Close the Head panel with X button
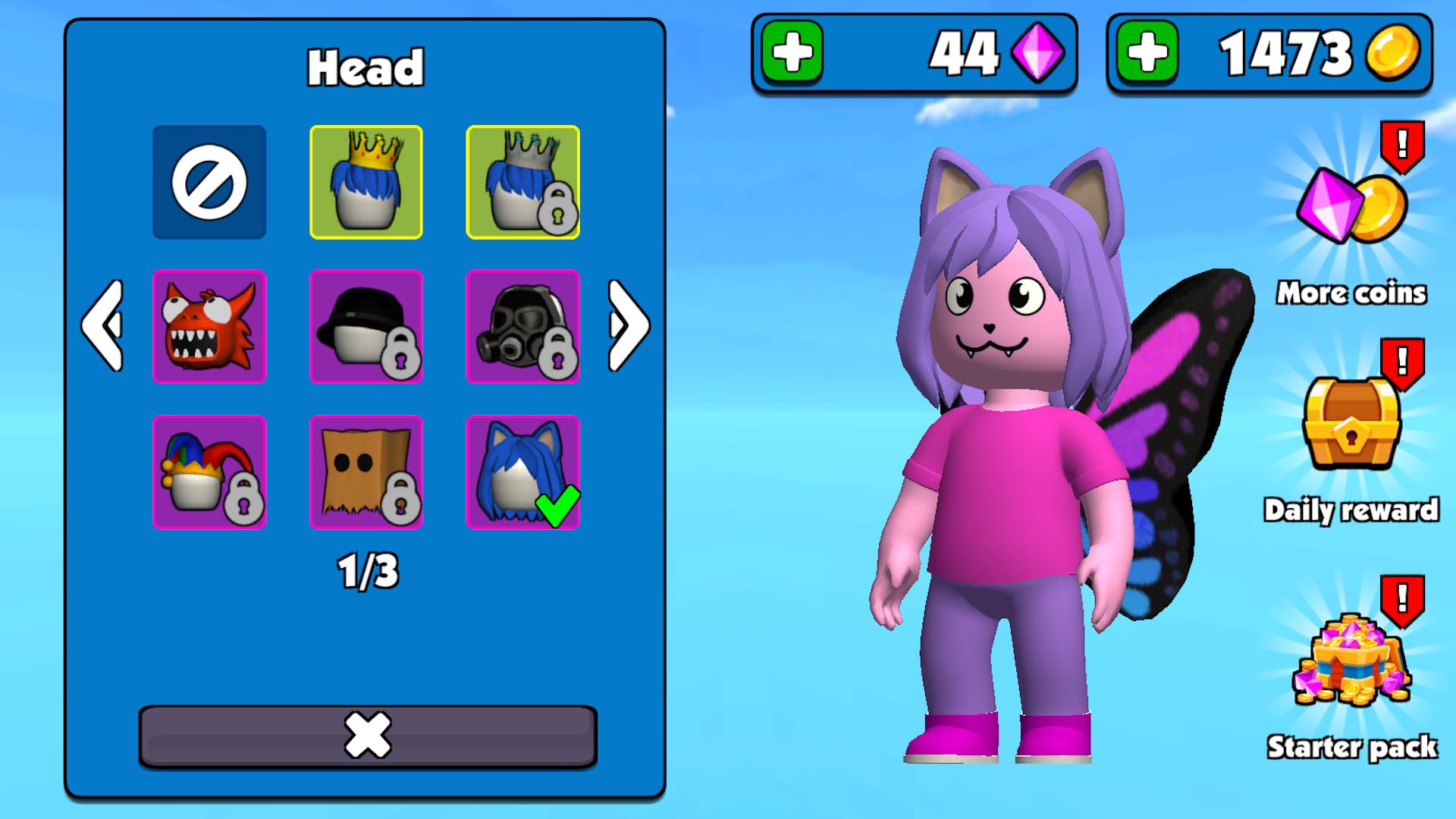Image resolution: width=1456 pixels, height=819 pixels. click(x=368, y=736)
